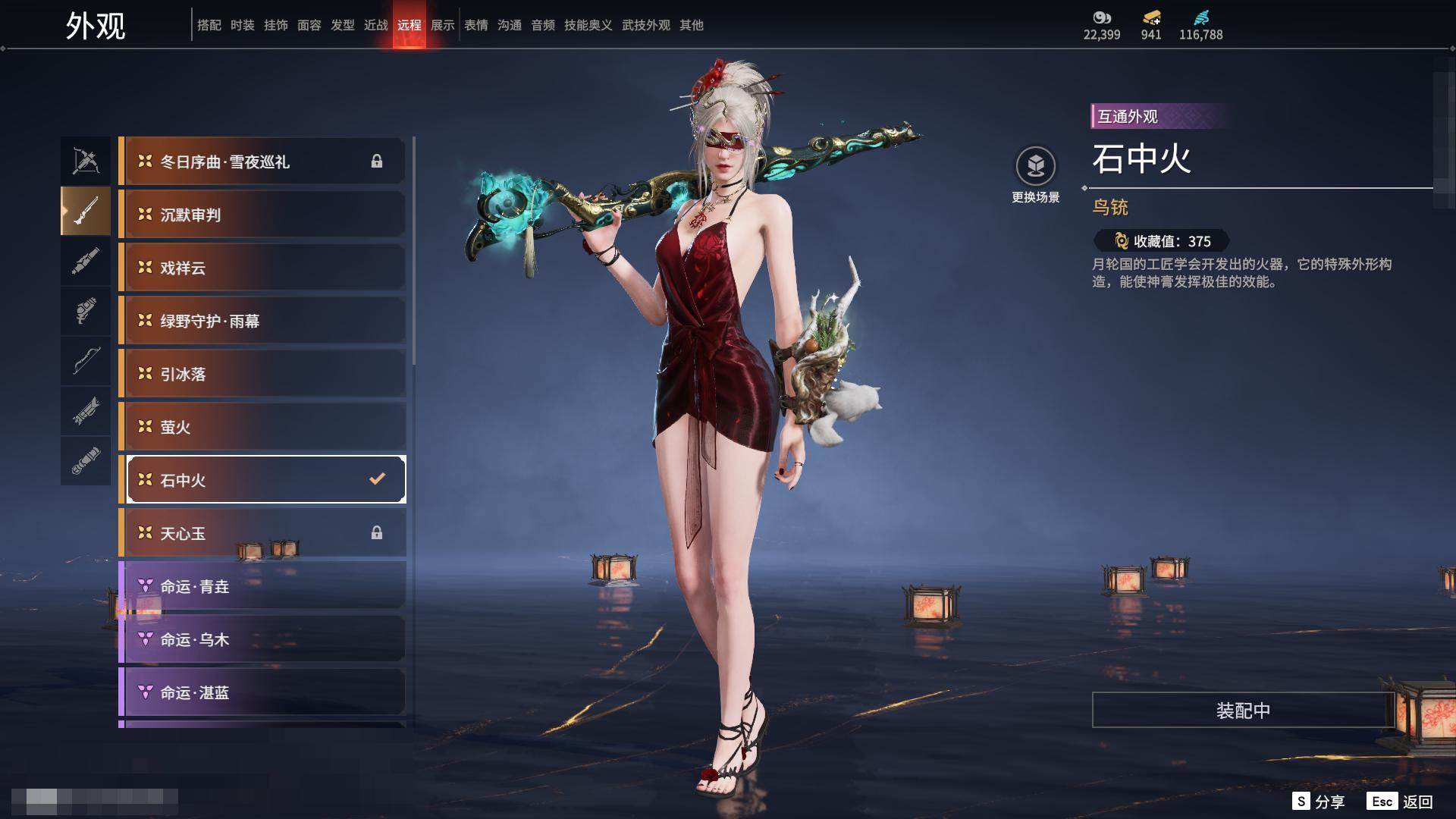
Task: Click the 返回 back button
Action: (1401, 802)
